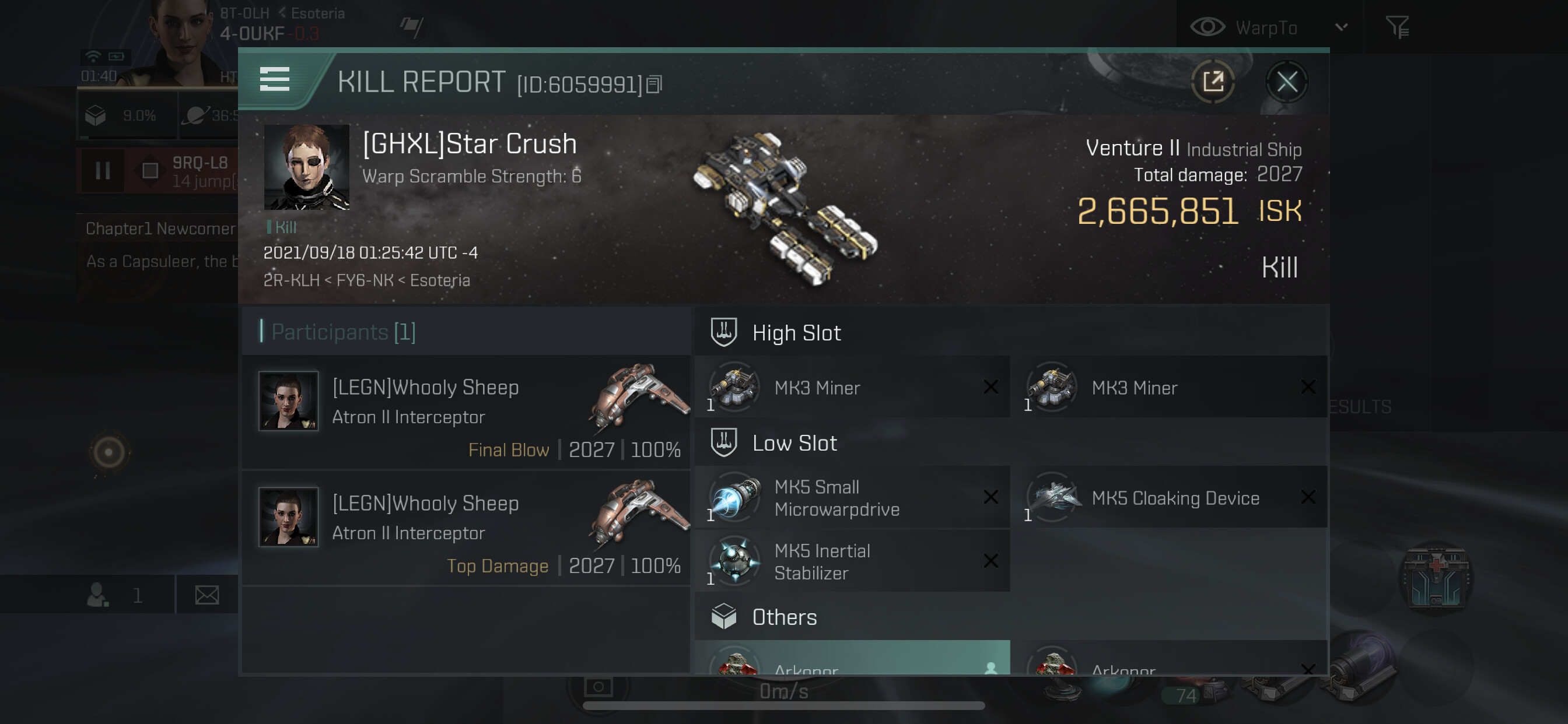1568x724 pixels.
Task: Share the kill report externally
Action: tap(1213, 82)
